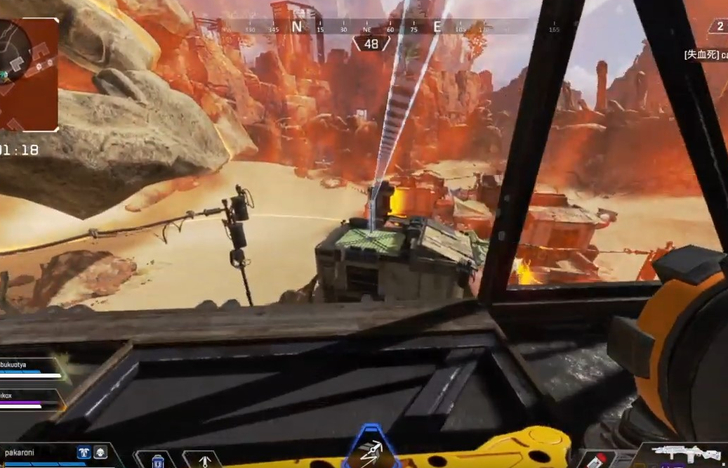Select the grenade ordnance icon

pos(598,460)
